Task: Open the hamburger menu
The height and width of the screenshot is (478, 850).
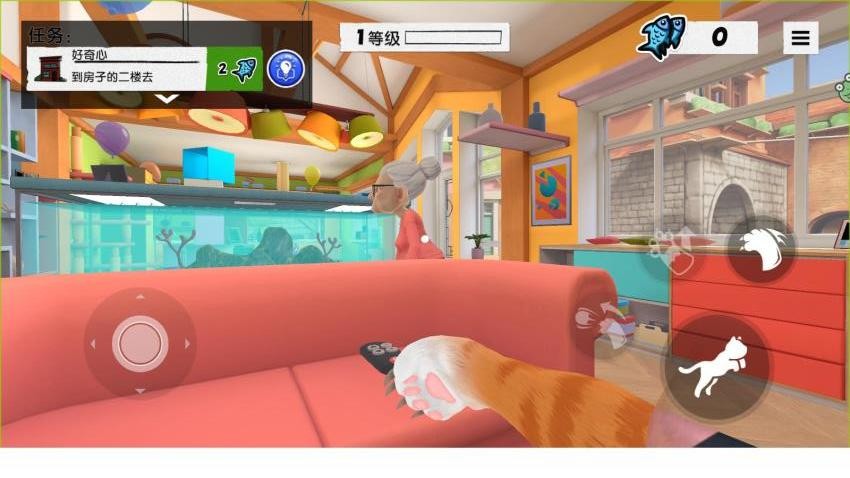Action: (x=800, y=39)
